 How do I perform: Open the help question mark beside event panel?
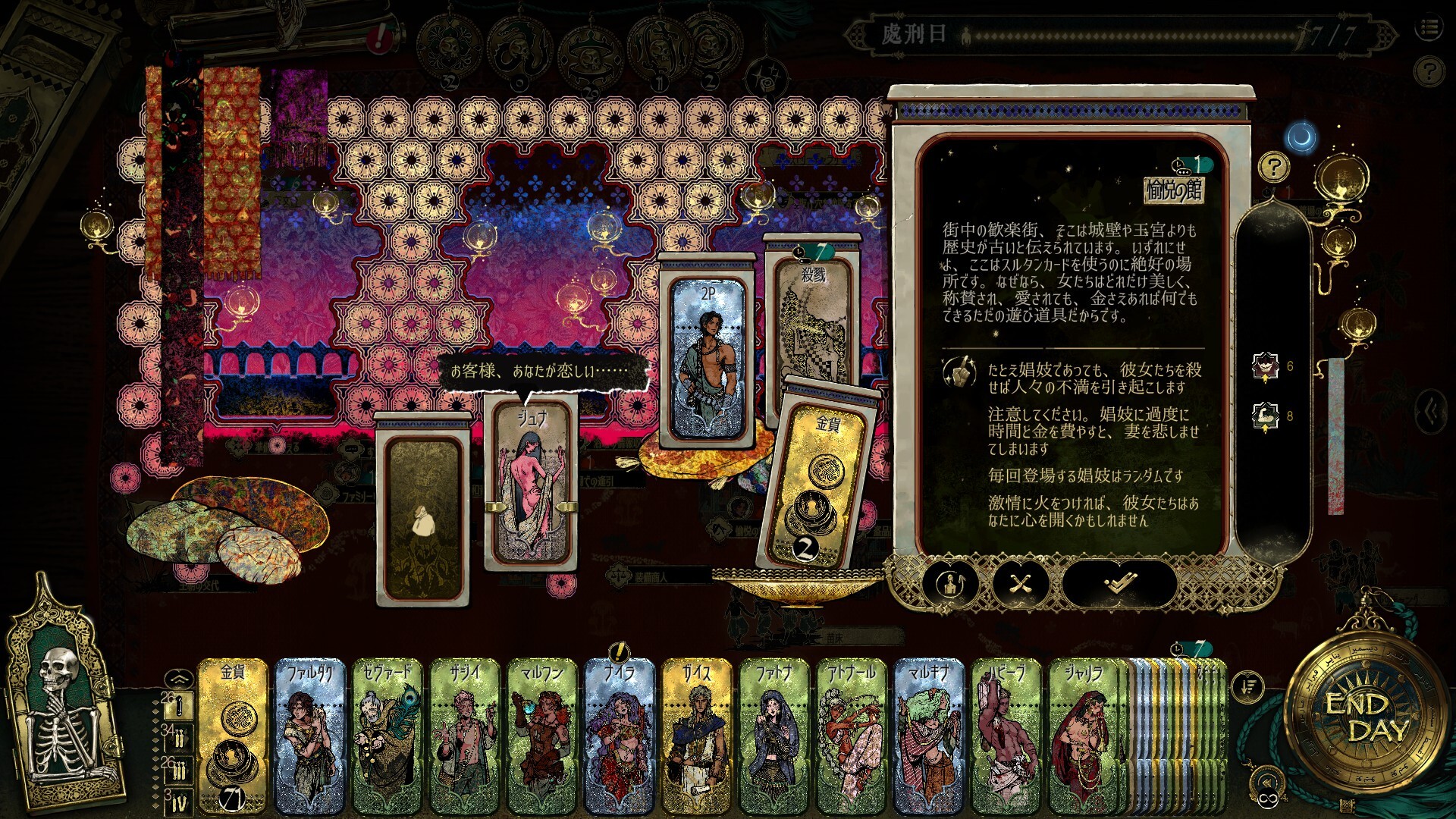click(x=1273, y=167)
